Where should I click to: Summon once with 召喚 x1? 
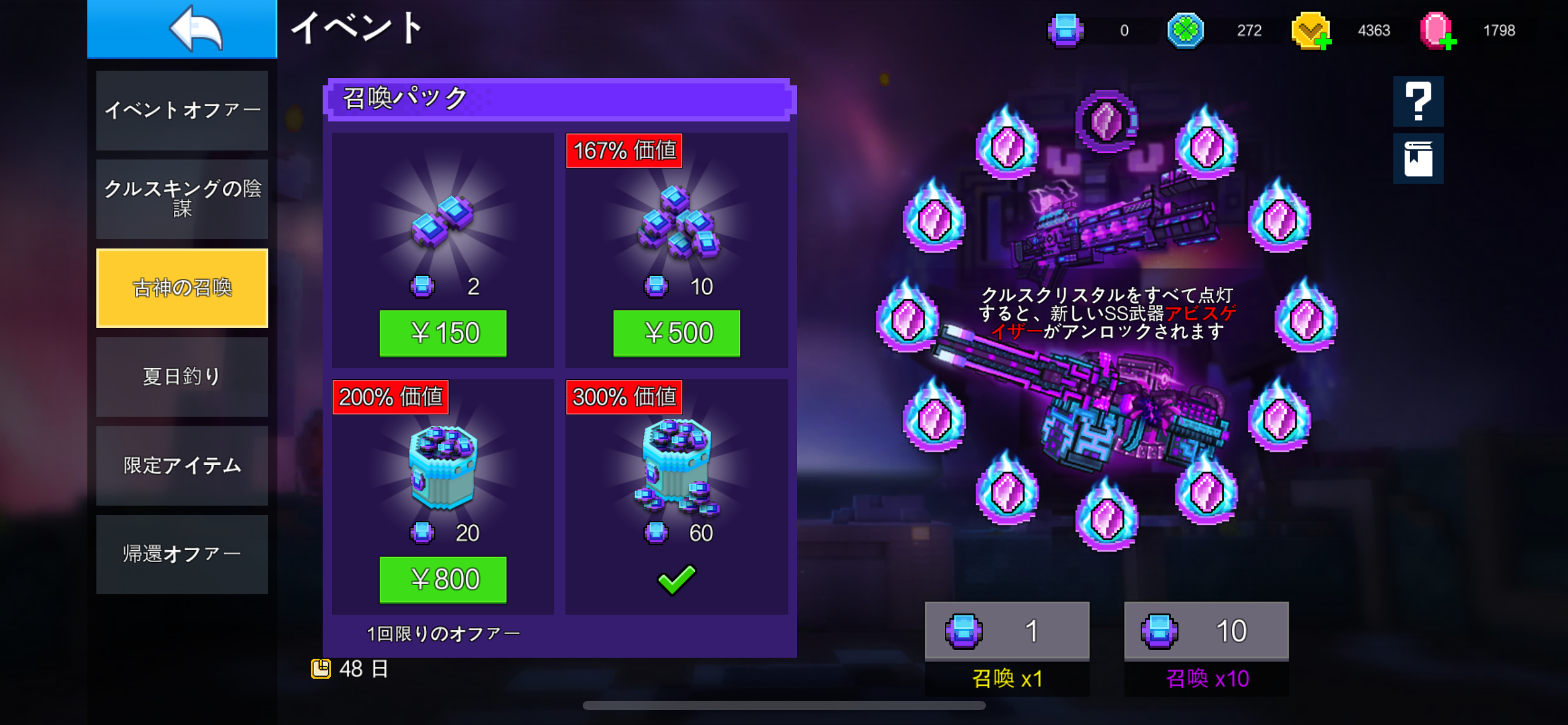pyautogui.click(x=1007, y=648)
